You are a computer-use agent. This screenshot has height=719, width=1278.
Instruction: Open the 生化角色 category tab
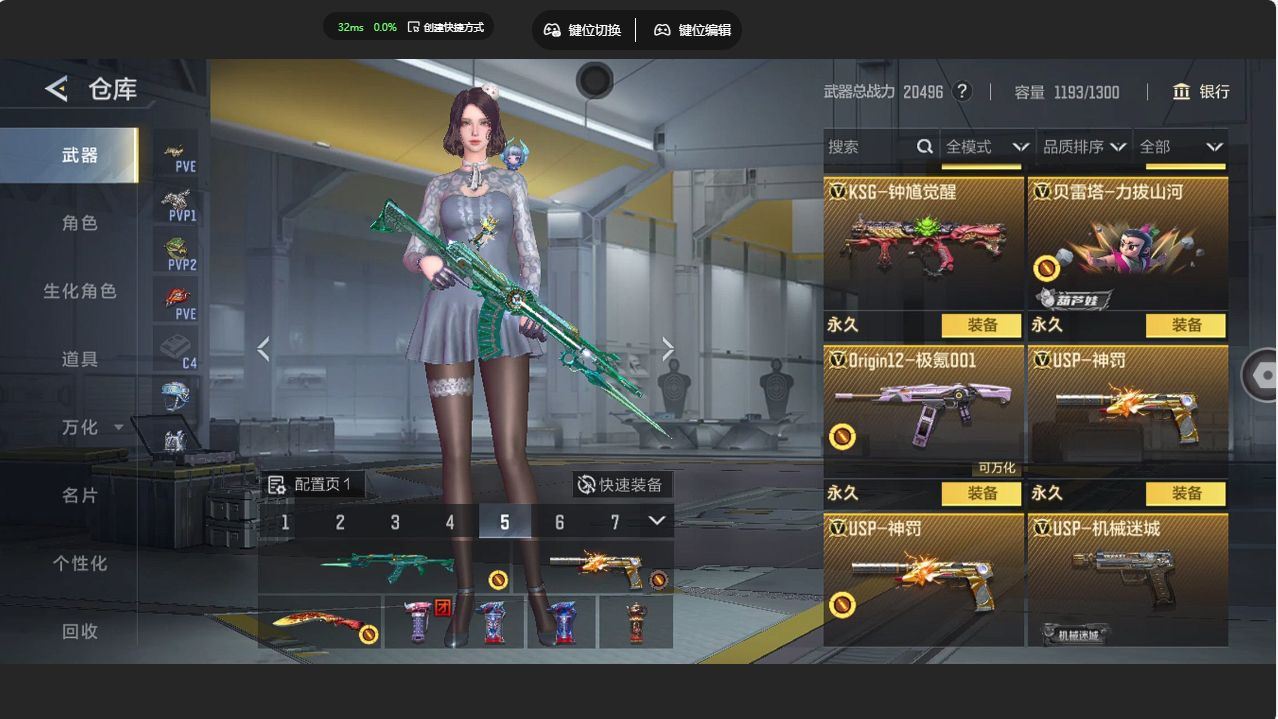tap(80, 291)
